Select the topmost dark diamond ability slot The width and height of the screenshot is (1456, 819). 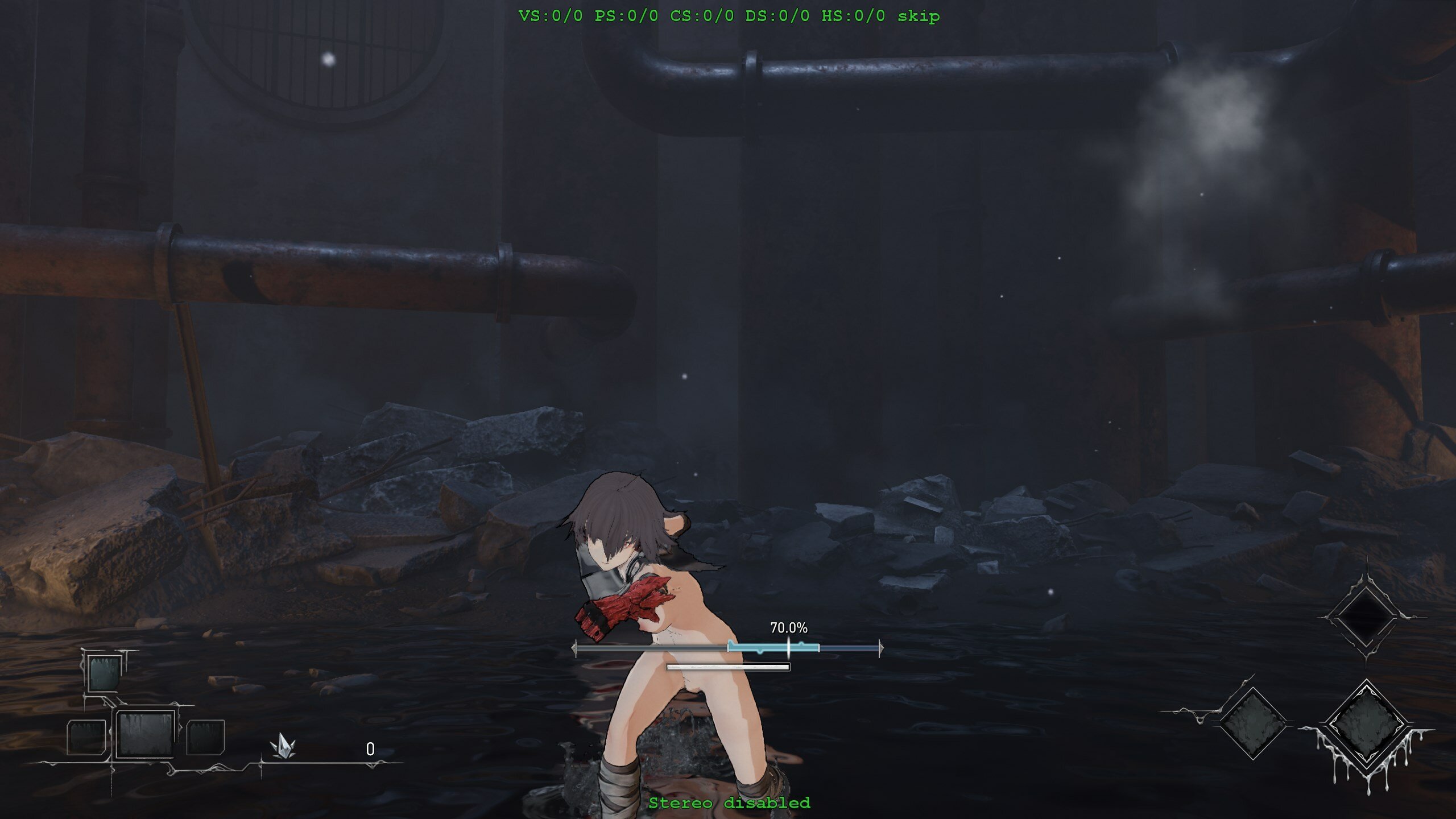tap(1365, 617)
